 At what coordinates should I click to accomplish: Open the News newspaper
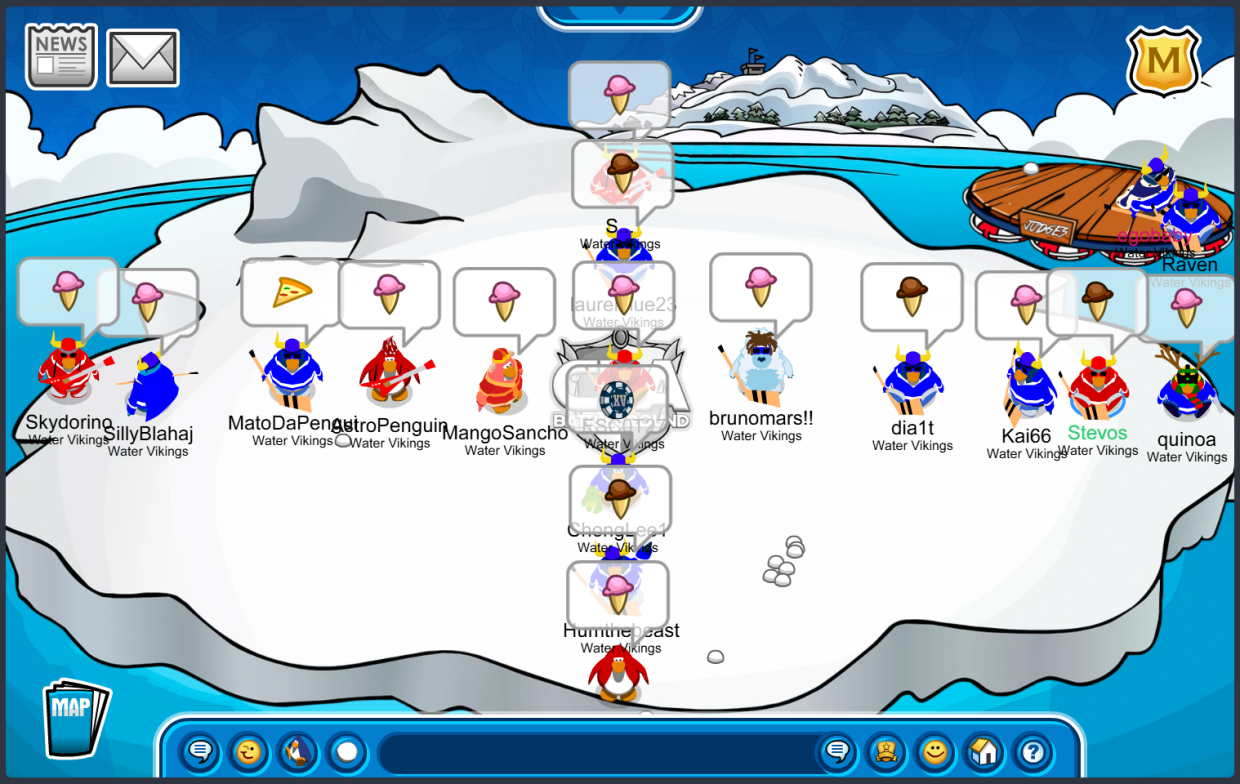click(61, 56)
